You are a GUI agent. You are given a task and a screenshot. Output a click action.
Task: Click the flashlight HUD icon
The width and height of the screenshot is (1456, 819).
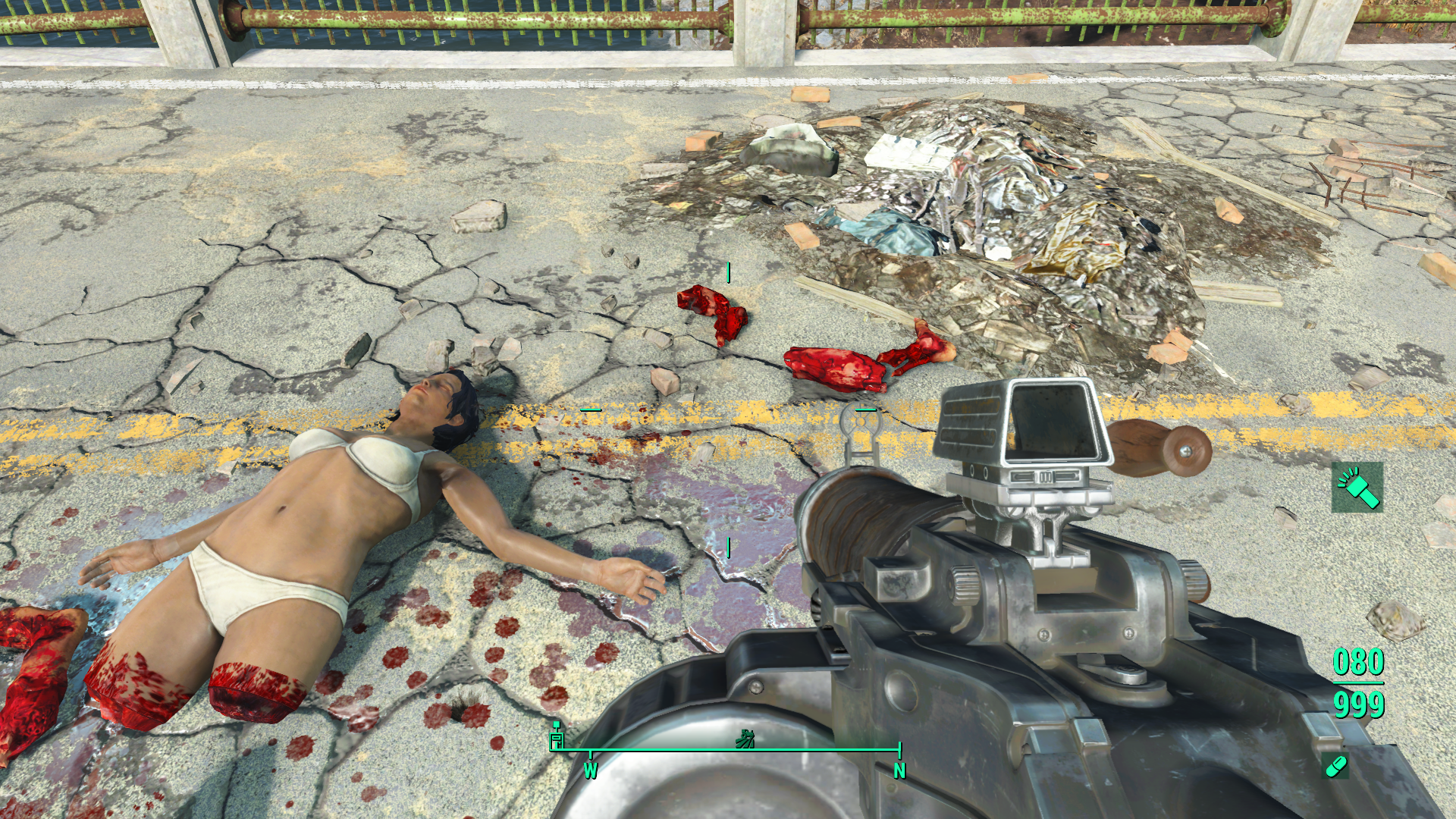point(1357,488)
